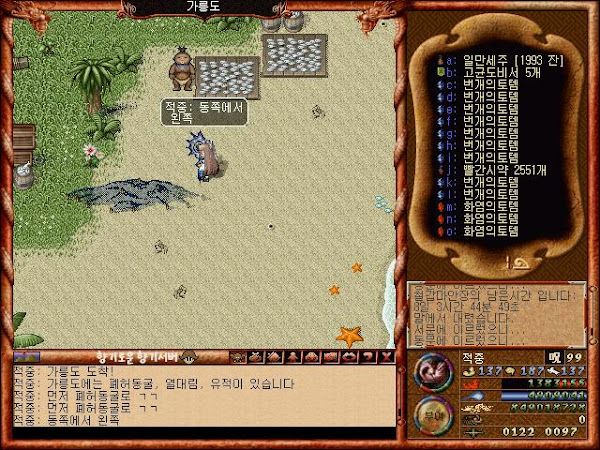Click the chat log message window

[x=200, y=398]
